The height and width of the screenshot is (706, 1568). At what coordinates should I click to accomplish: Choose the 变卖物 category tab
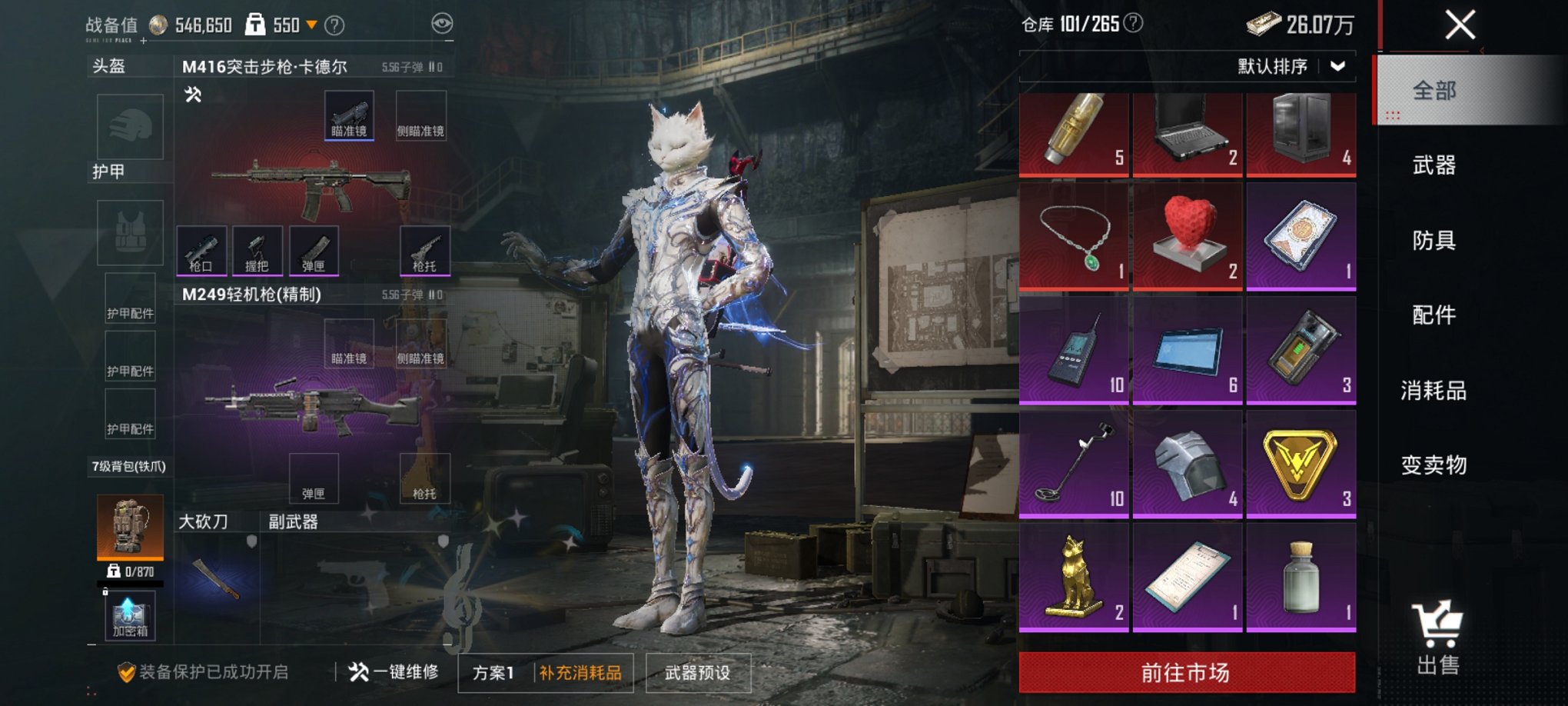pyautogui.click(x=1434, y=465)
